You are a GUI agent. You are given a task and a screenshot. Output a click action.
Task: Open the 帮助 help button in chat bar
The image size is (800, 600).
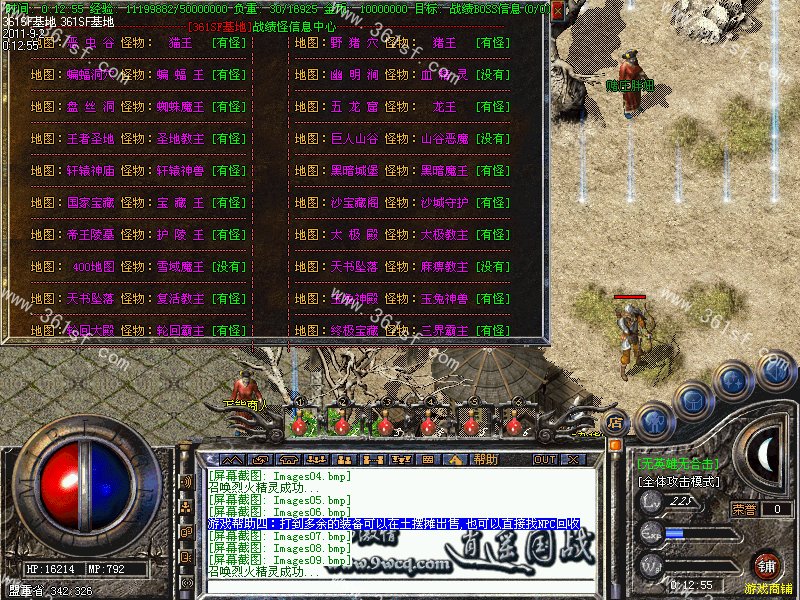pyautogui.click(x=486, y=459)
